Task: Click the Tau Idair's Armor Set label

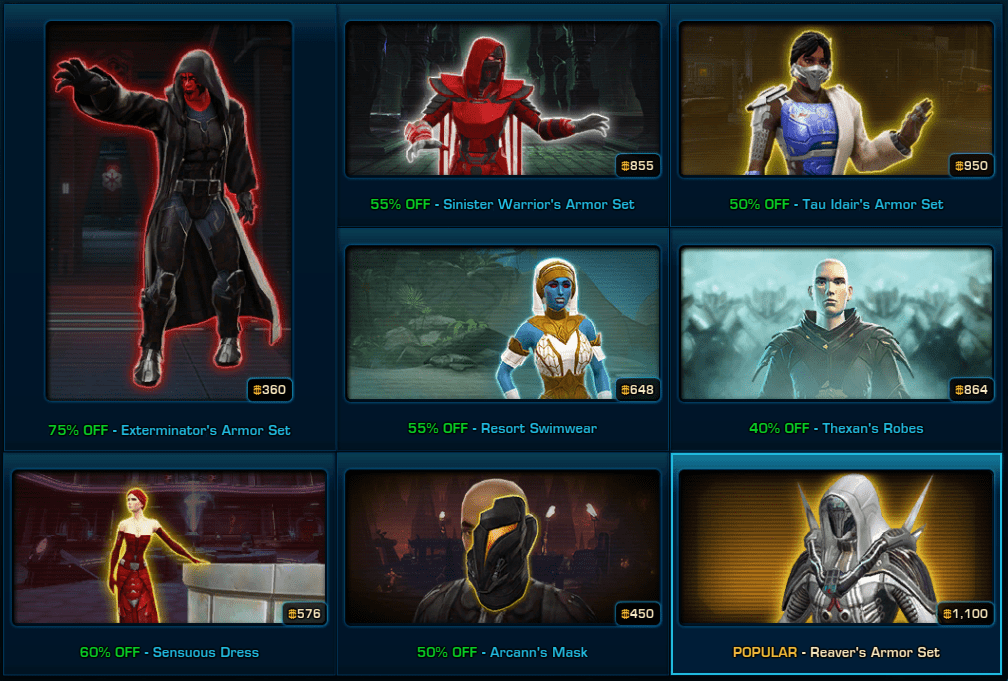Action: tap(872, 204)
